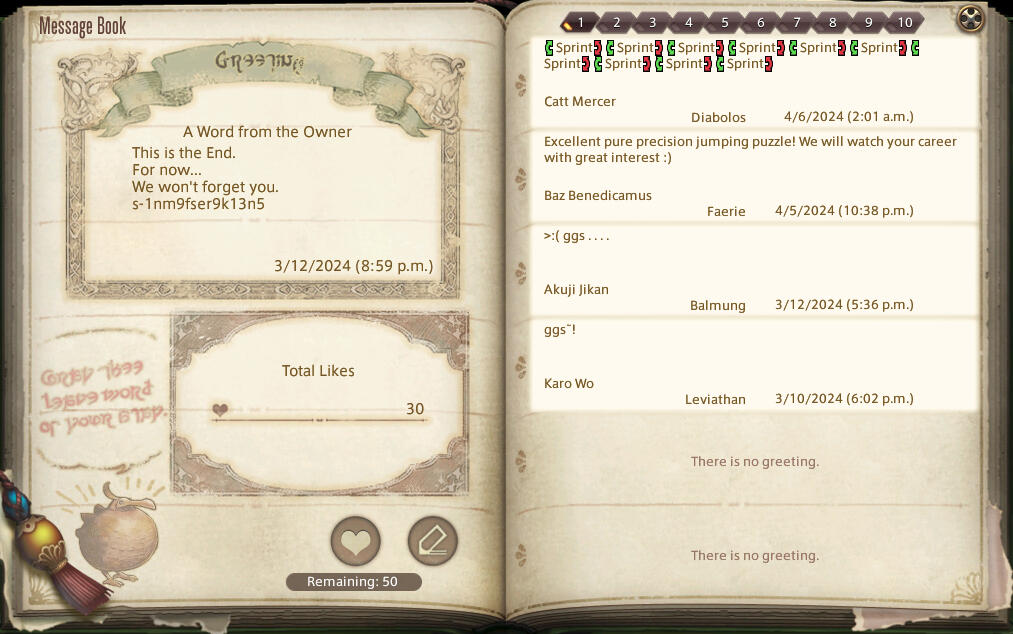Screen dimensions: 1013x634
Task: Jump to page 10 tab
Action: (904, 22)
